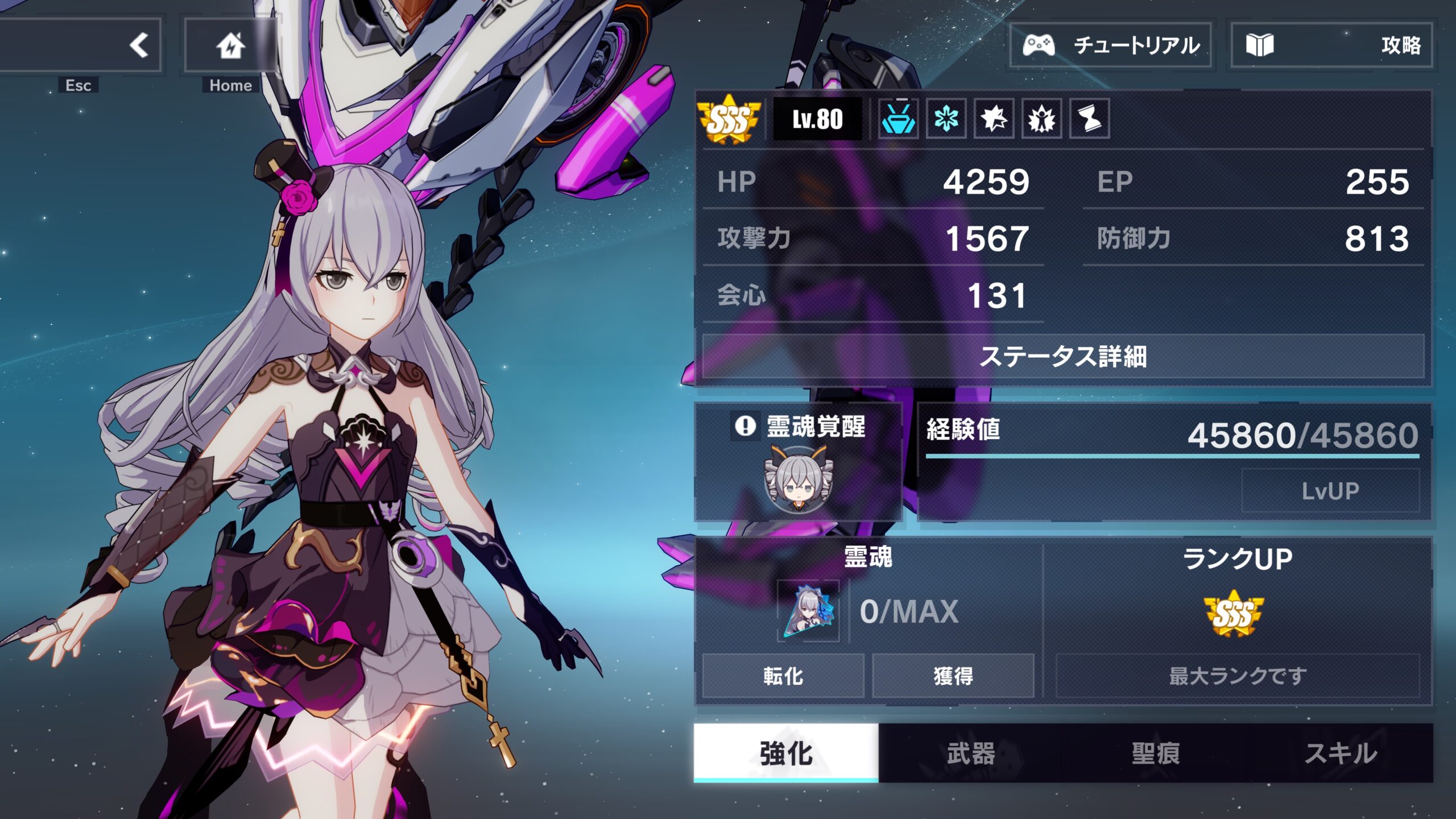Switch to the 聖痕 stigmata tab
Screen dimensions: 1456x819
(1155, 754)
